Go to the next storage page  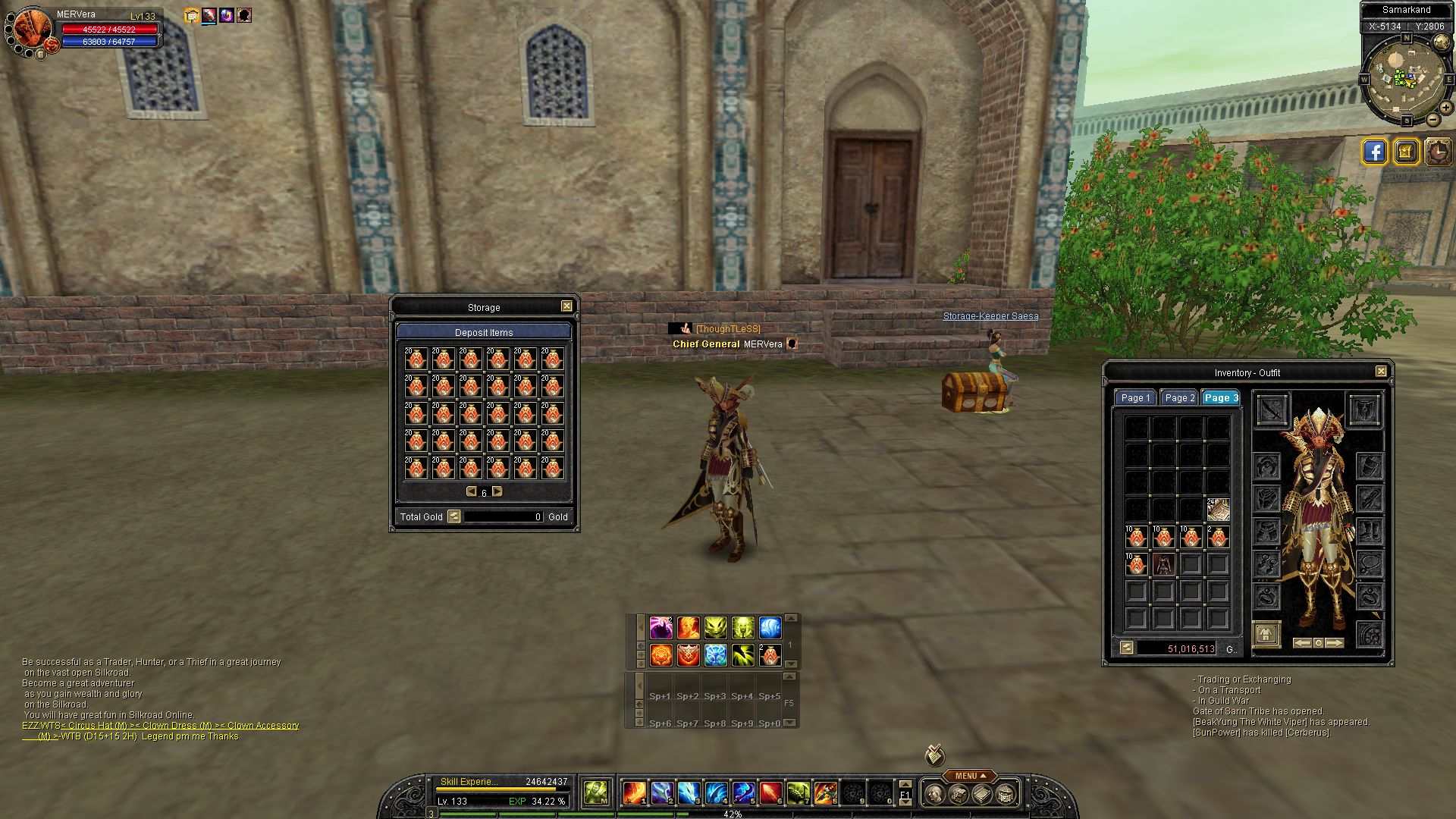click(x=497, y=492)
